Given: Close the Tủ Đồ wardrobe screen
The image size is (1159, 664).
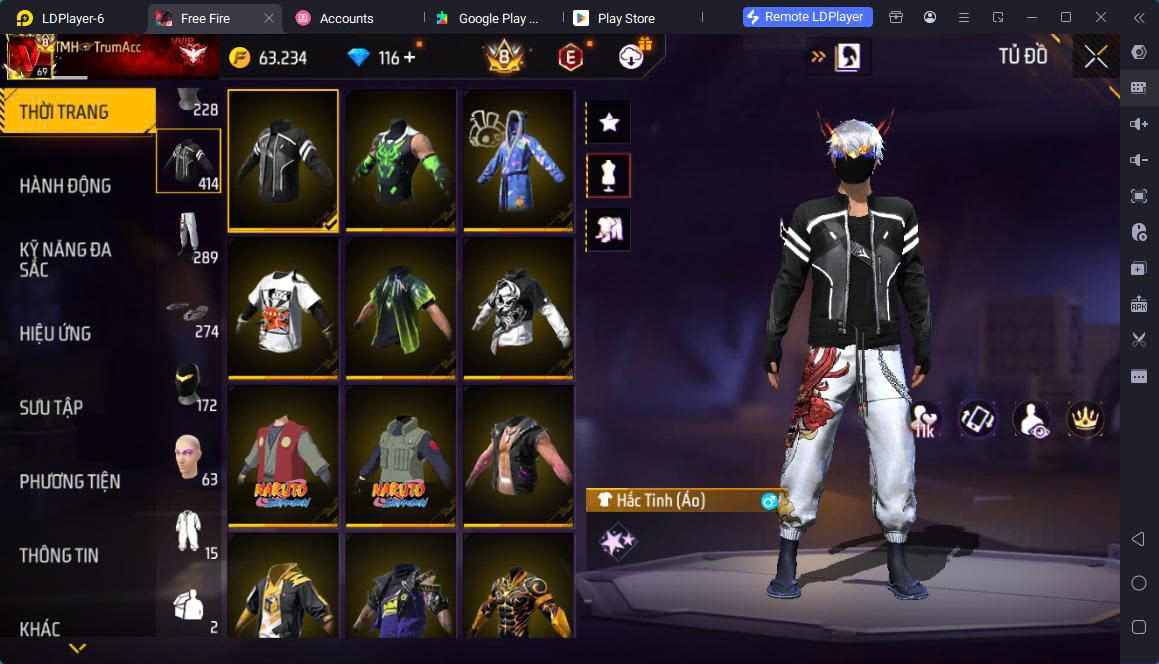Looking at the screenshot, I should click(1096, 57).
